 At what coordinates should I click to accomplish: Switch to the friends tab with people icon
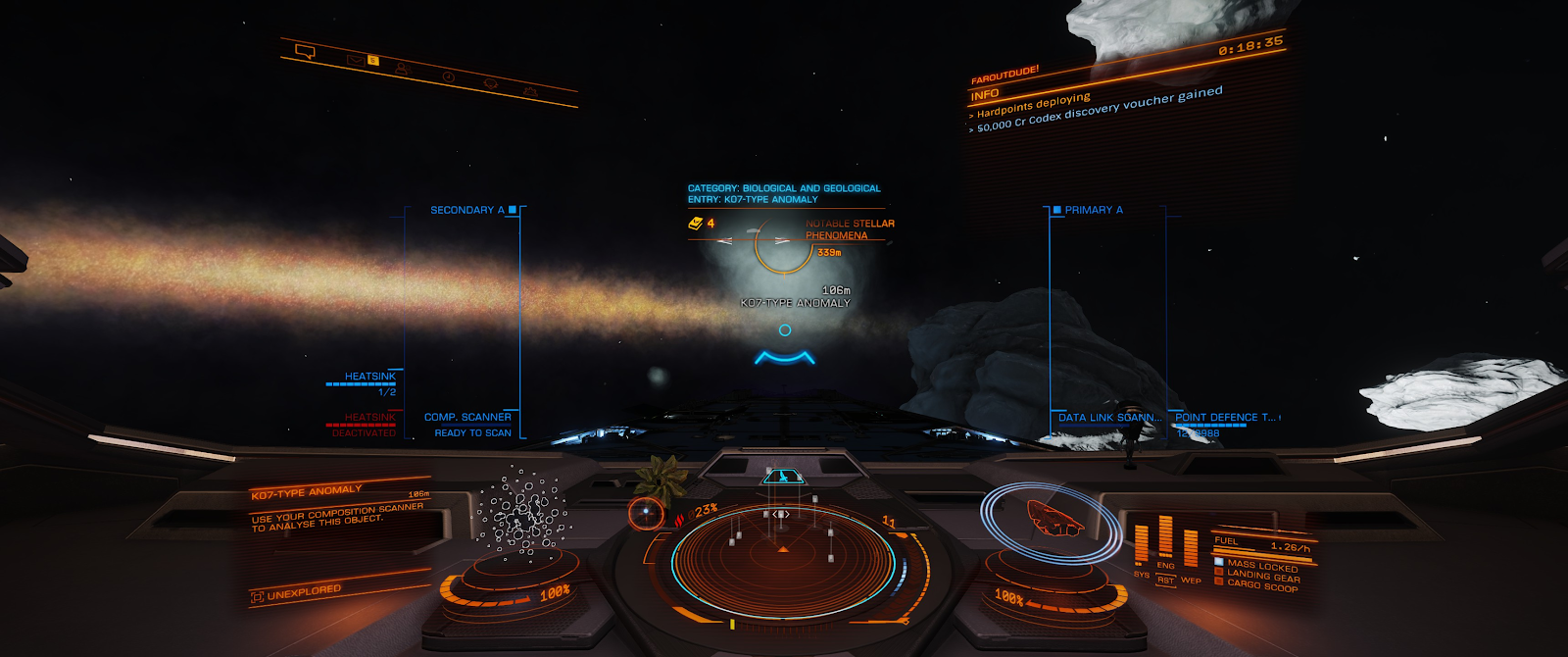(x=402, y=69)
